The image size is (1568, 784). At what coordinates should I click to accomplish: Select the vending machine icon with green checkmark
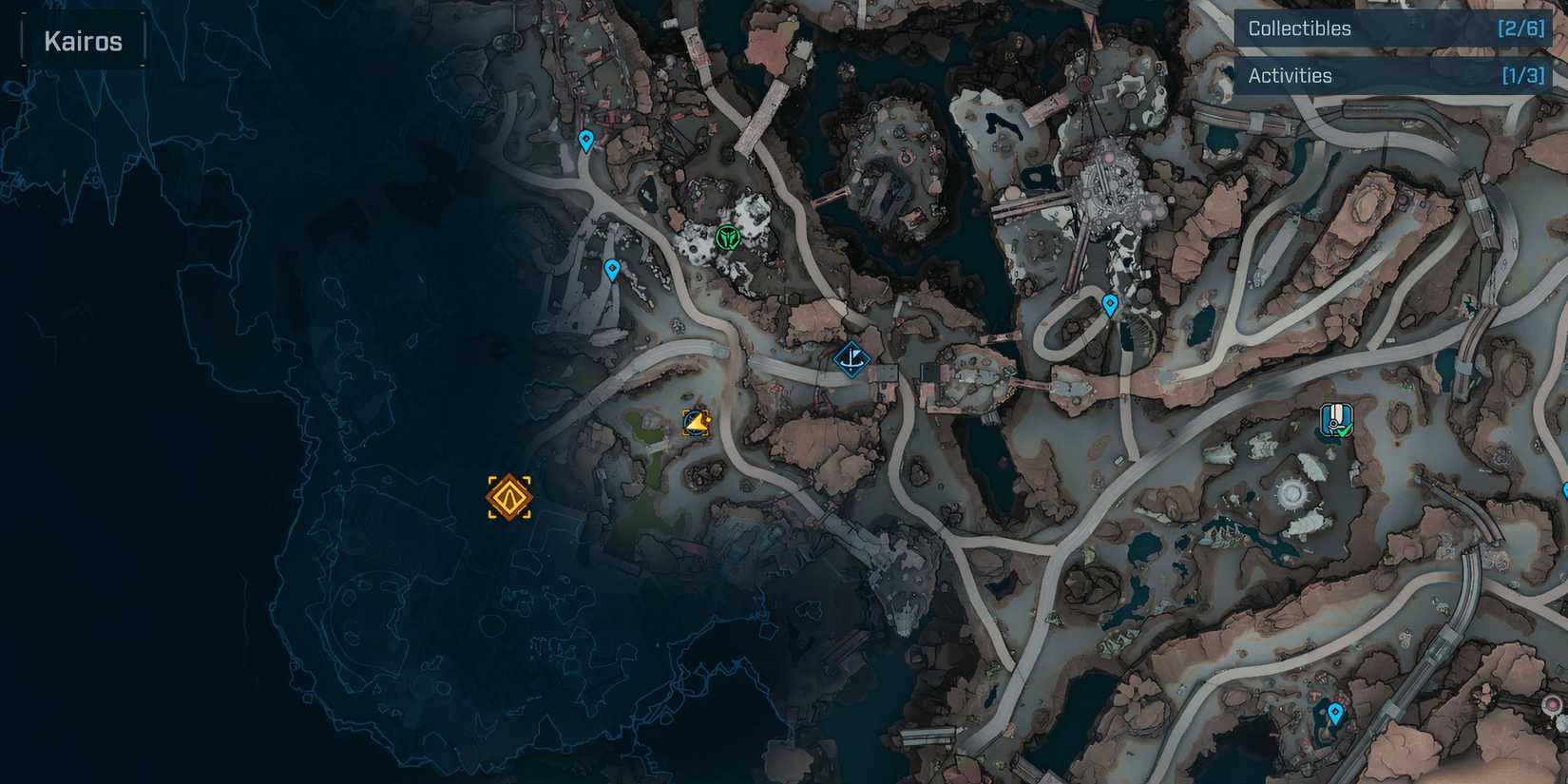click(1337, 421)
